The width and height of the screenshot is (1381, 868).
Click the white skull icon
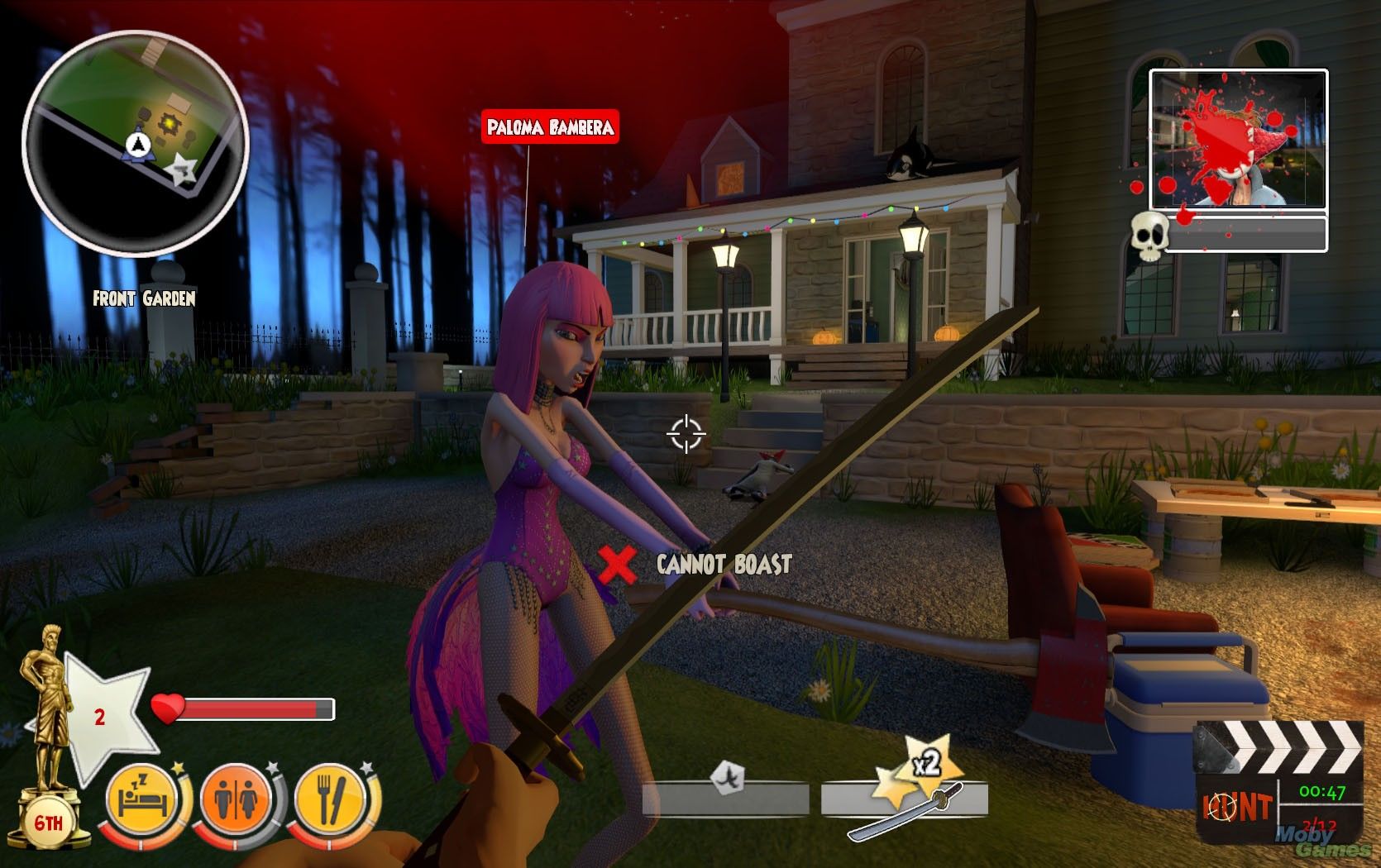[x=1149, y=234]
